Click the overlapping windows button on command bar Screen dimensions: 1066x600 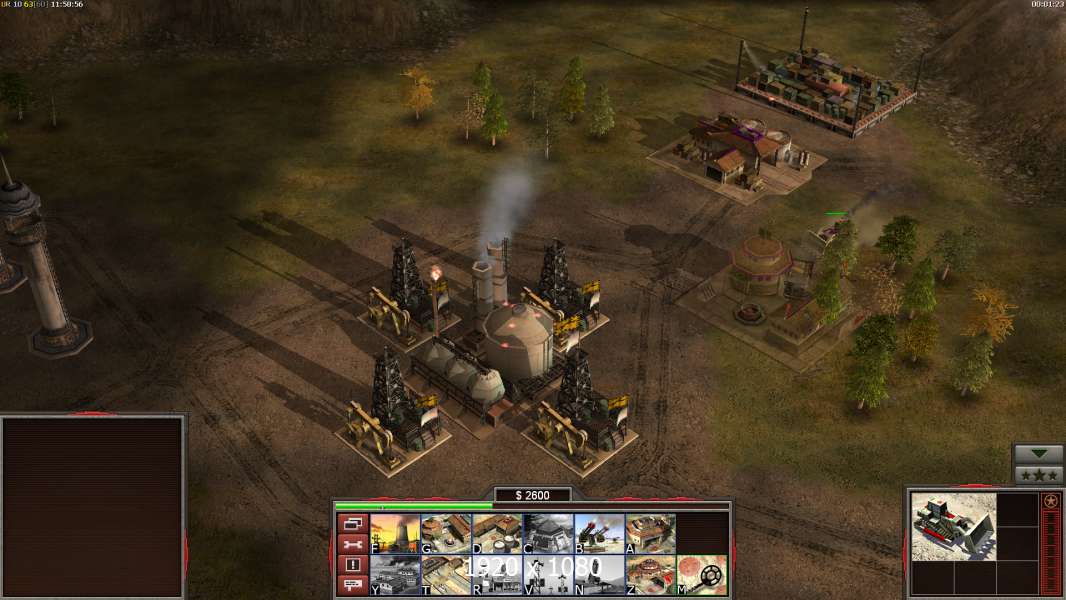tap(351, 524)
